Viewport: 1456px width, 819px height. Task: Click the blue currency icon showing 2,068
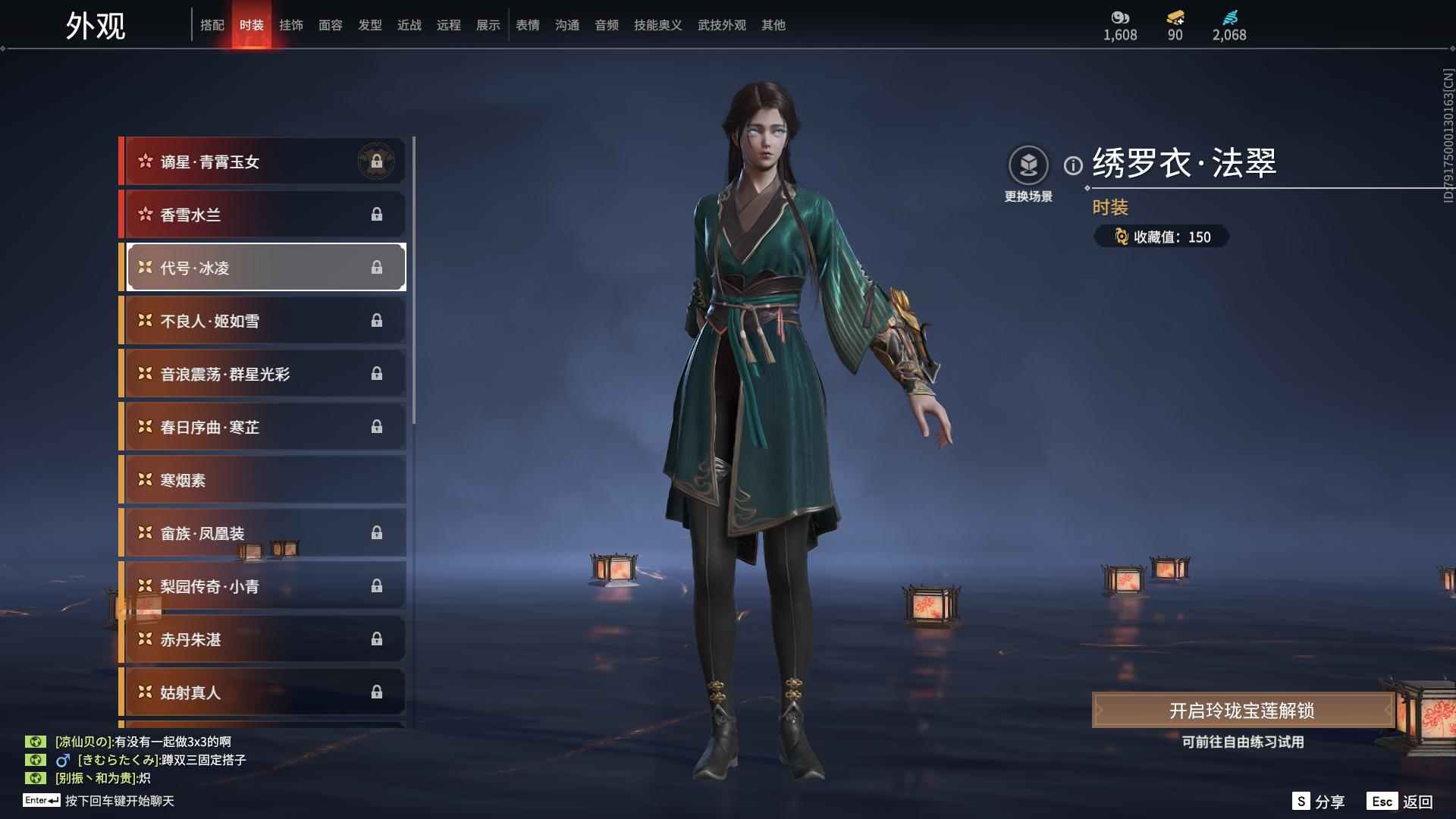click(1230, 18)
